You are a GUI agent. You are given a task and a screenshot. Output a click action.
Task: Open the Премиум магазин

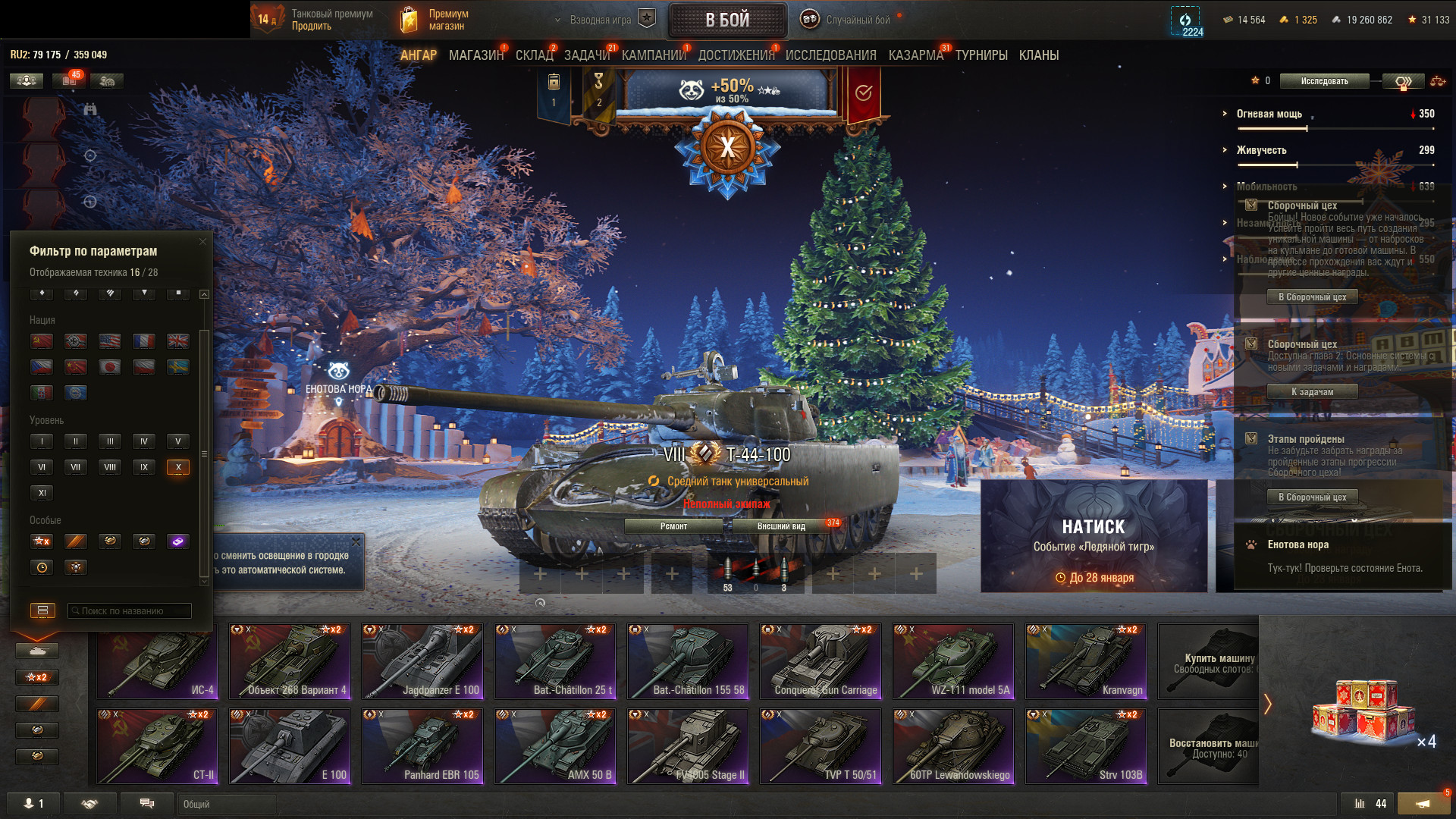[x=435, y=20]
